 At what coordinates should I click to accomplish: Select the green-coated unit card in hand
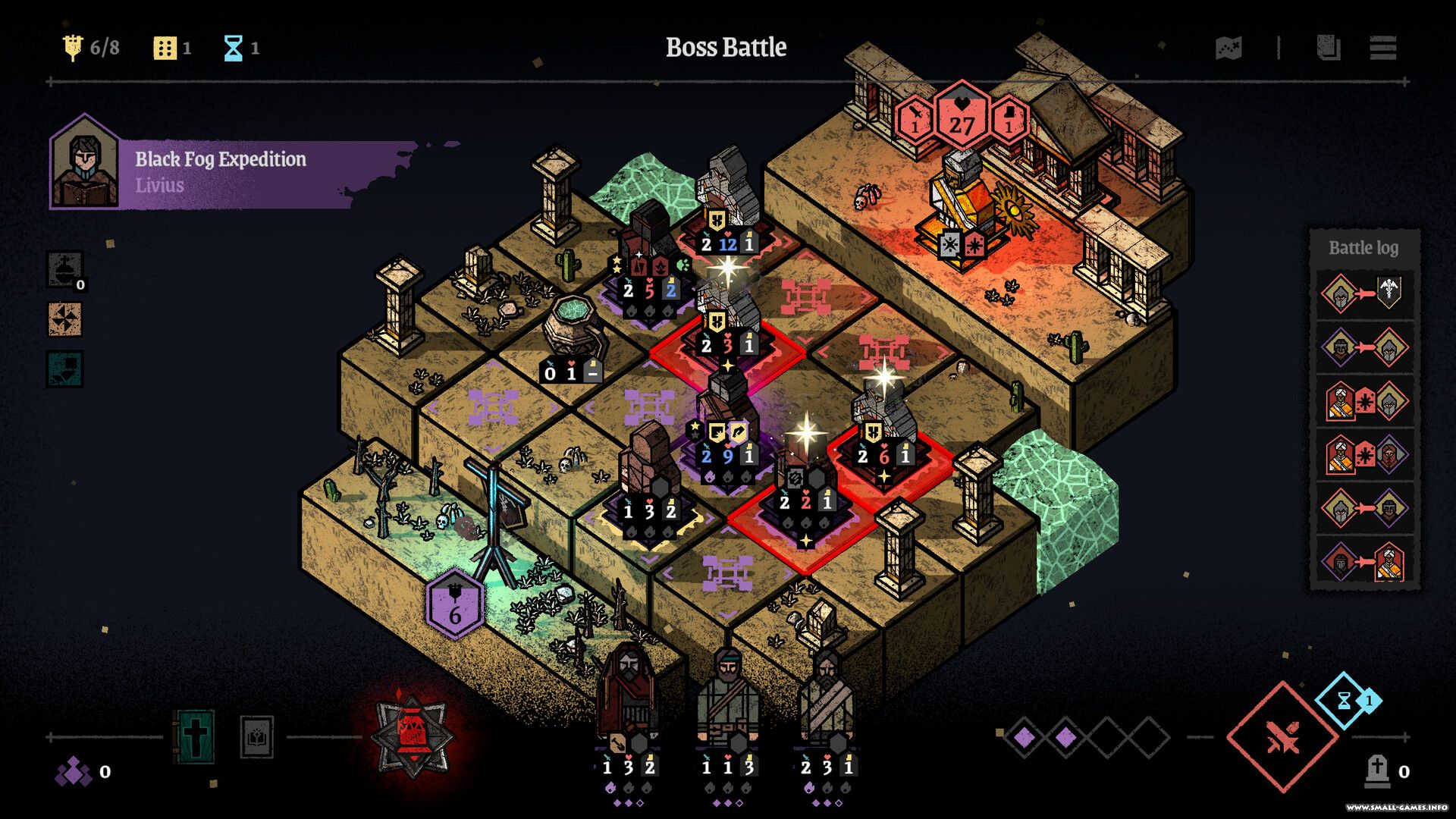pyautogui.click(x=728, y=701)
